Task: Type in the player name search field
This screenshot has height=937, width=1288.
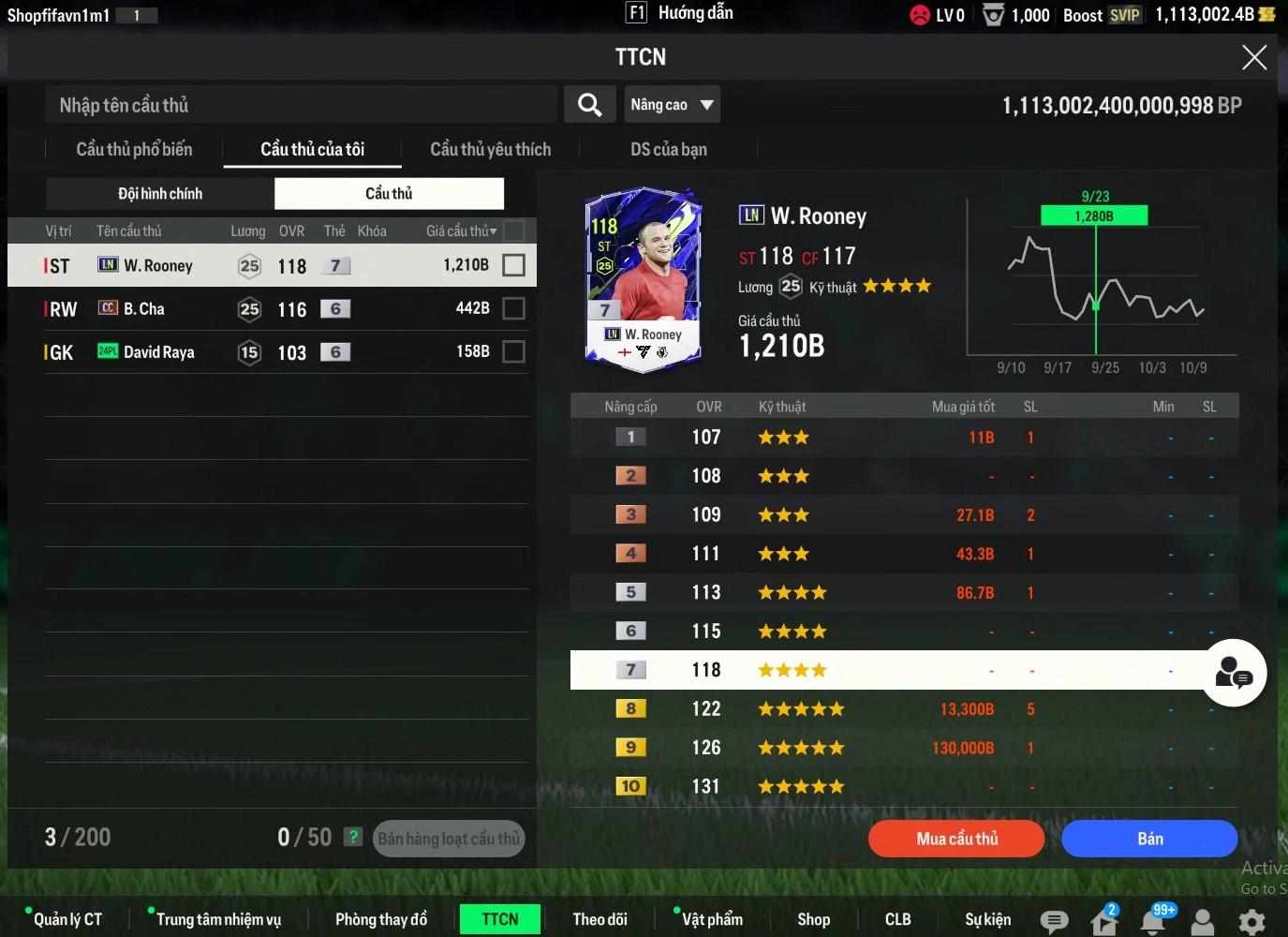Action: (x=300, y=105)
